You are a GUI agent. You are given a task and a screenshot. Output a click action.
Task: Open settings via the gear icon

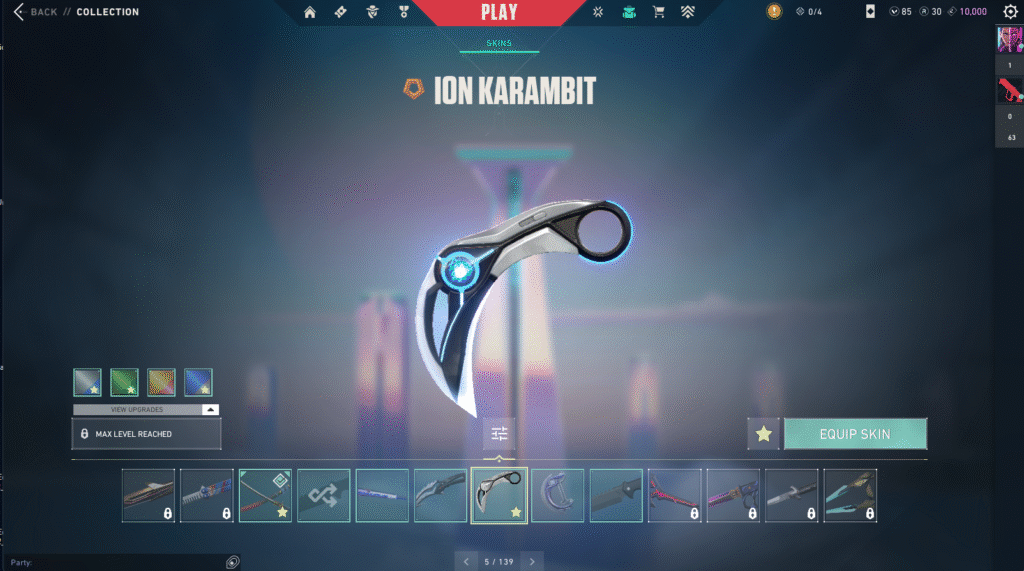(x=1010, y=12)
